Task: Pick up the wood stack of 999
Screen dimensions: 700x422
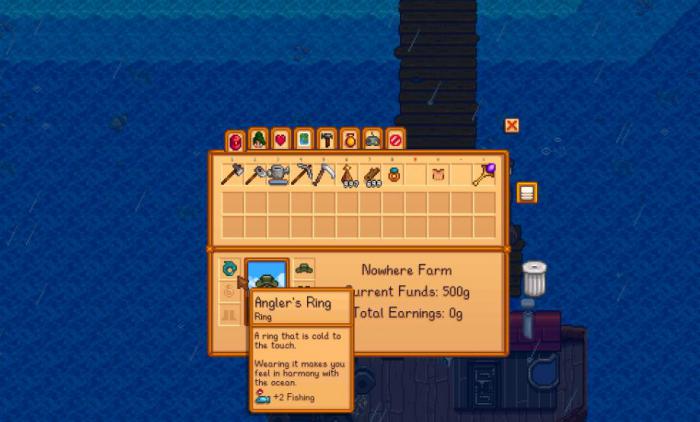Action: point(371,176)
